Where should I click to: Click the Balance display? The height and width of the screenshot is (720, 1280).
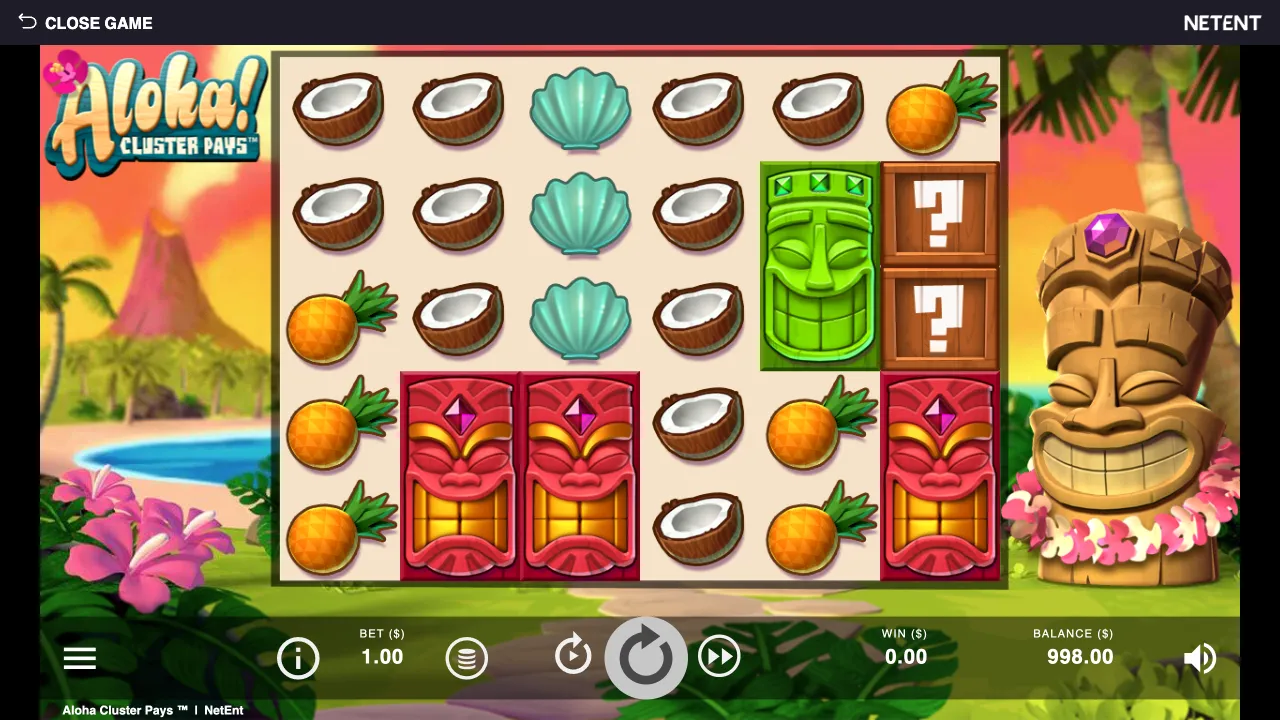coord(1073,650)
